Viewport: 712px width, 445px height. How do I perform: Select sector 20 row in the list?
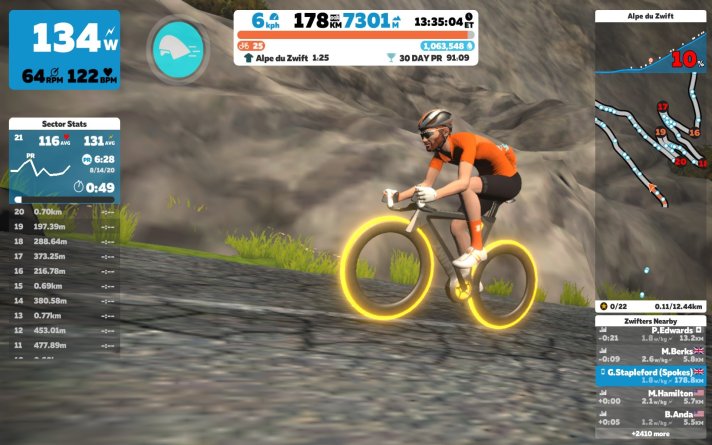tap(65, 212)
